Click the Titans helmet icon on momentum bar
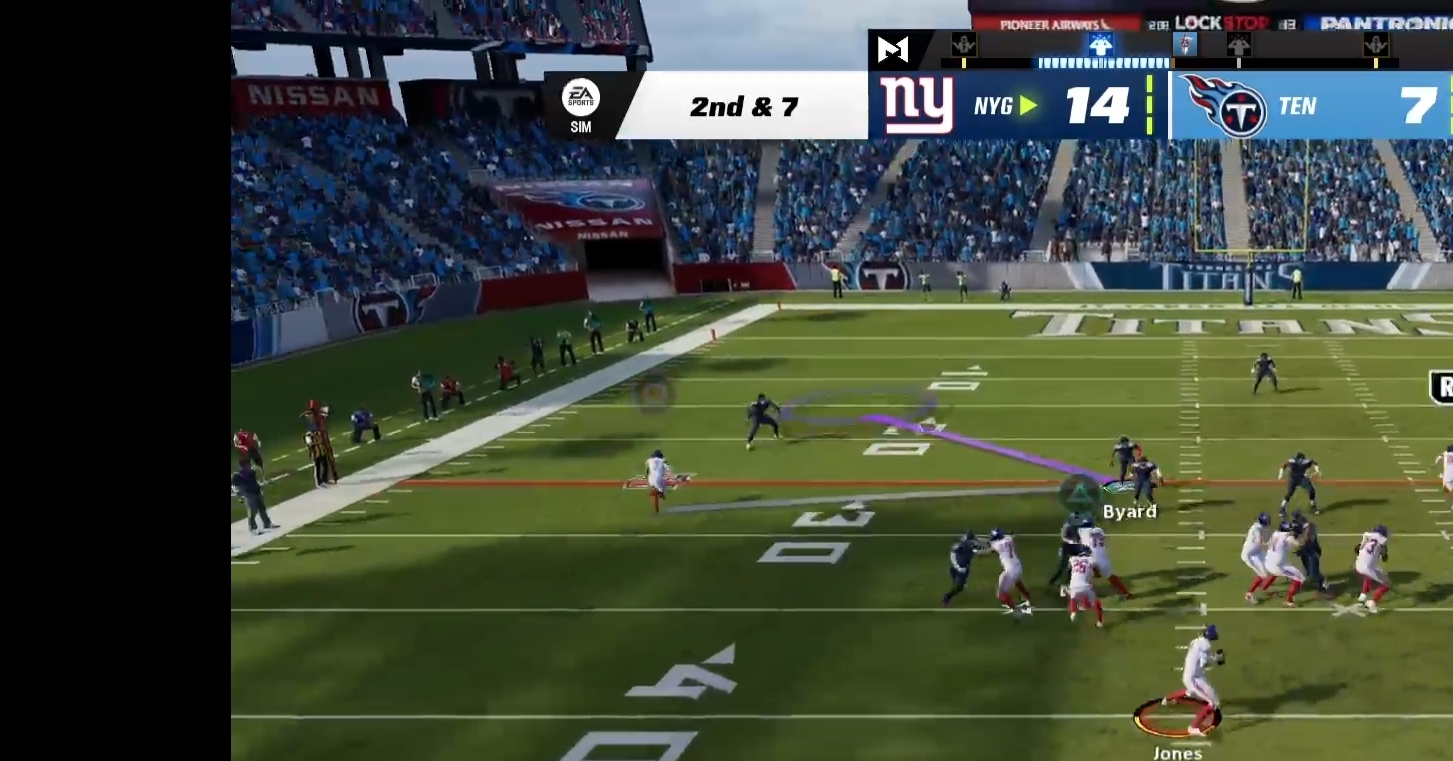Viewport: 1453px width, 761px height. 1184,45
